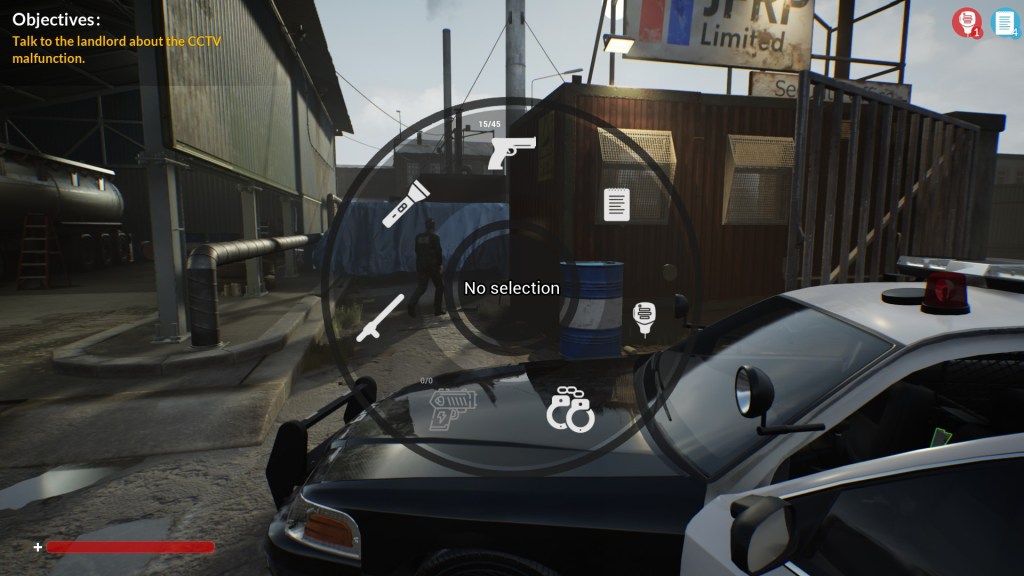Viewport: 1024px width, 576px height.
Task: Select the taser weapon slot
Action: pos(452,410)
